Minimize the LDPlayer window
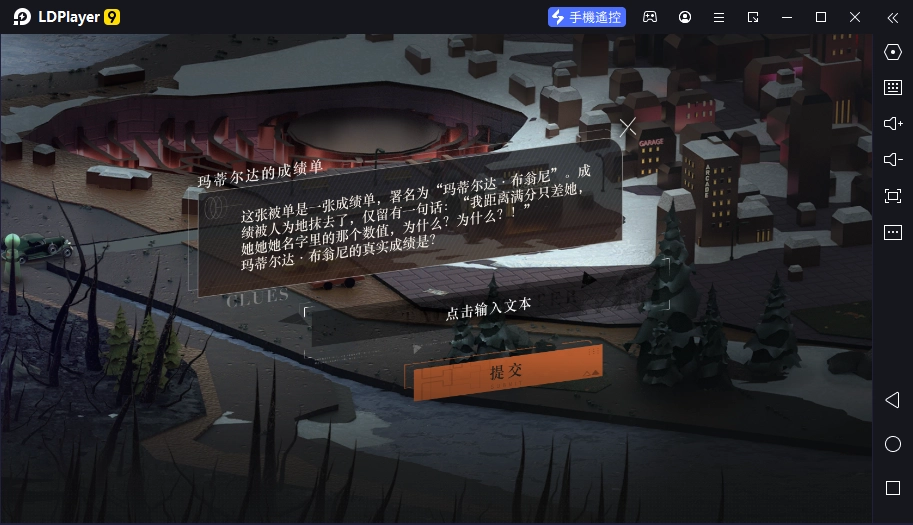The width and height of the screenshot is (913, 525). coord(787,17)
